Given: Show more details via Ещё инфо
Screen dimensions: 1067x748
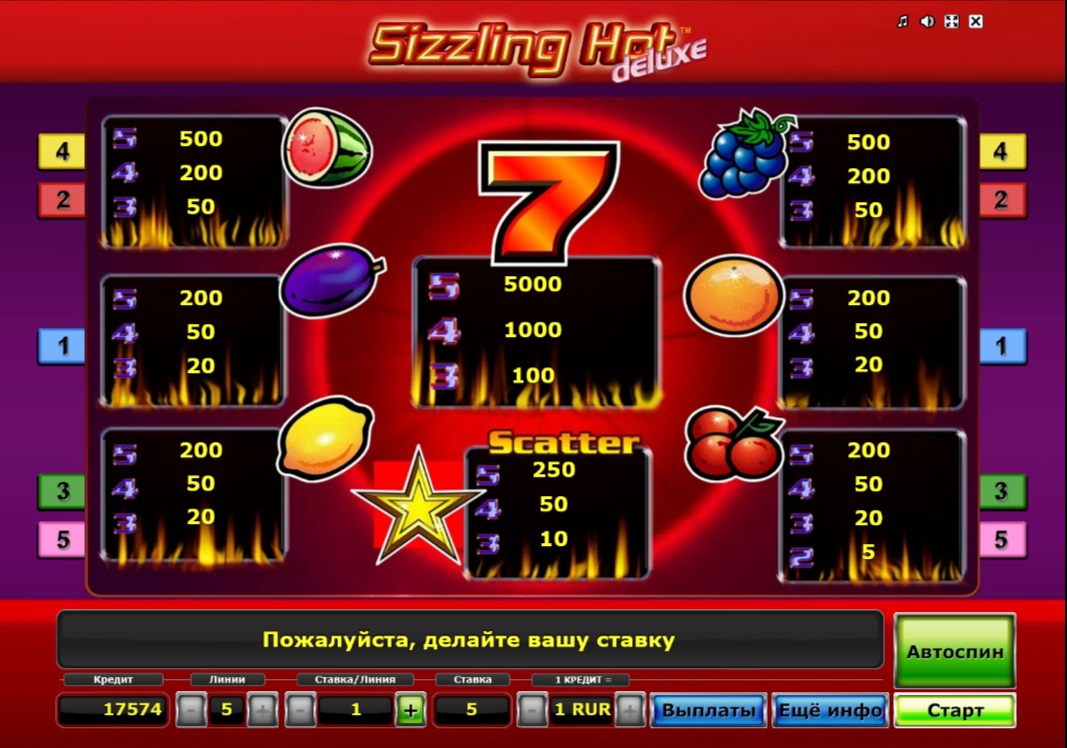Looking at the screenshot, I should tap(830, 711).
